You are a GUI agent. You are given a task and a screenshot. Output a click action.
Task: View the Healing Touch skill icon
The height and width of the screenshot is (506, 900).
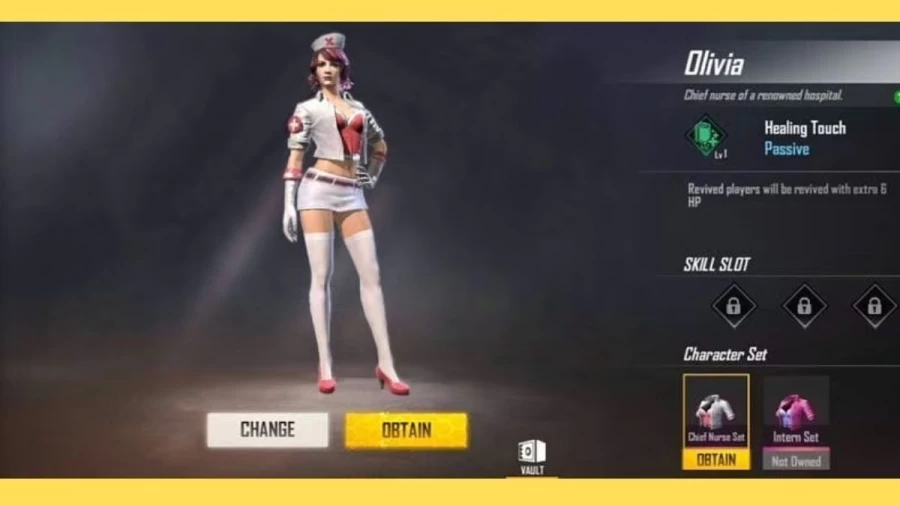[x=707, y=136]
